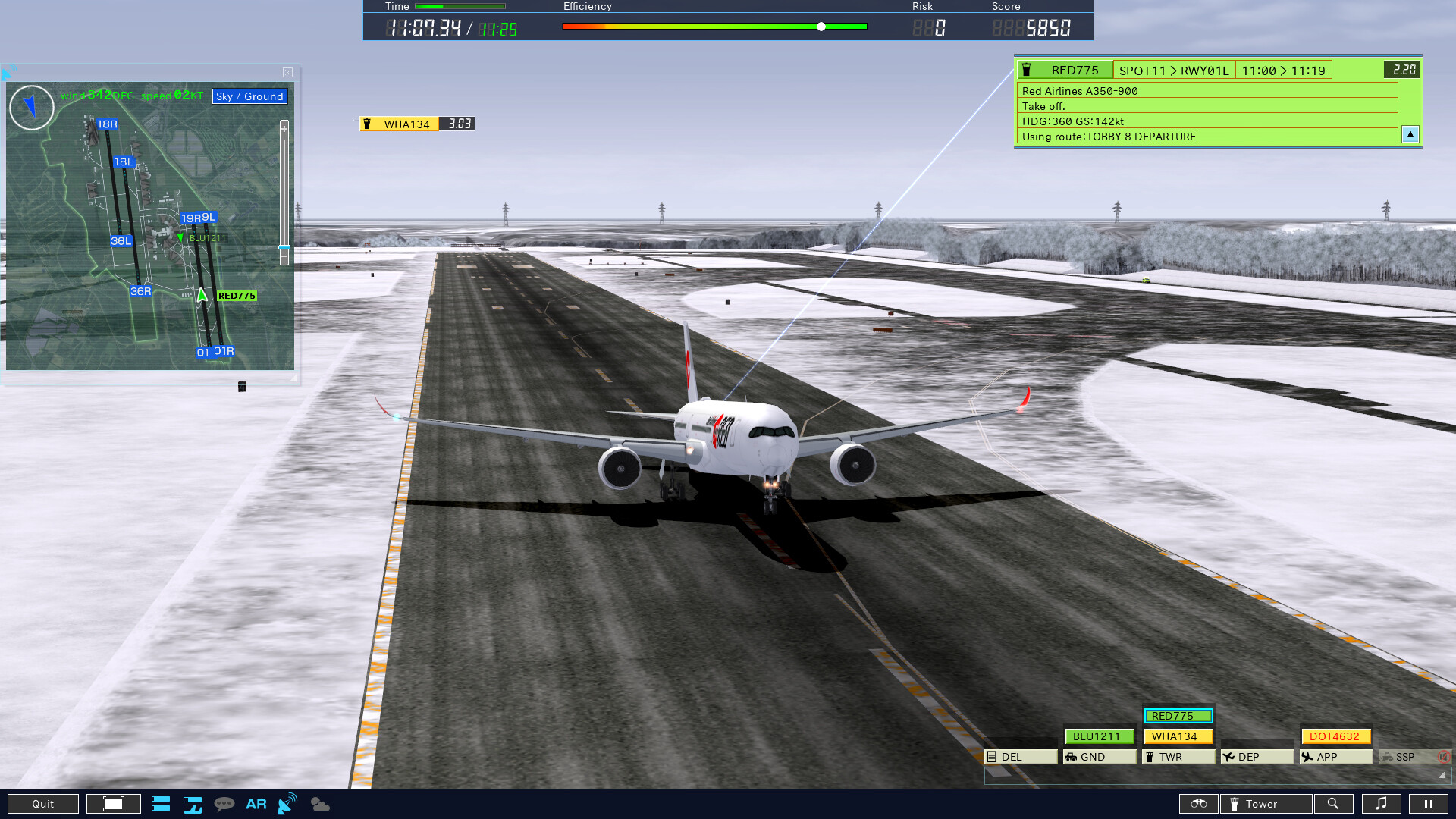1456x819 pixels.
Task: Open the weather clouds icon
Action: pos(319,803)
